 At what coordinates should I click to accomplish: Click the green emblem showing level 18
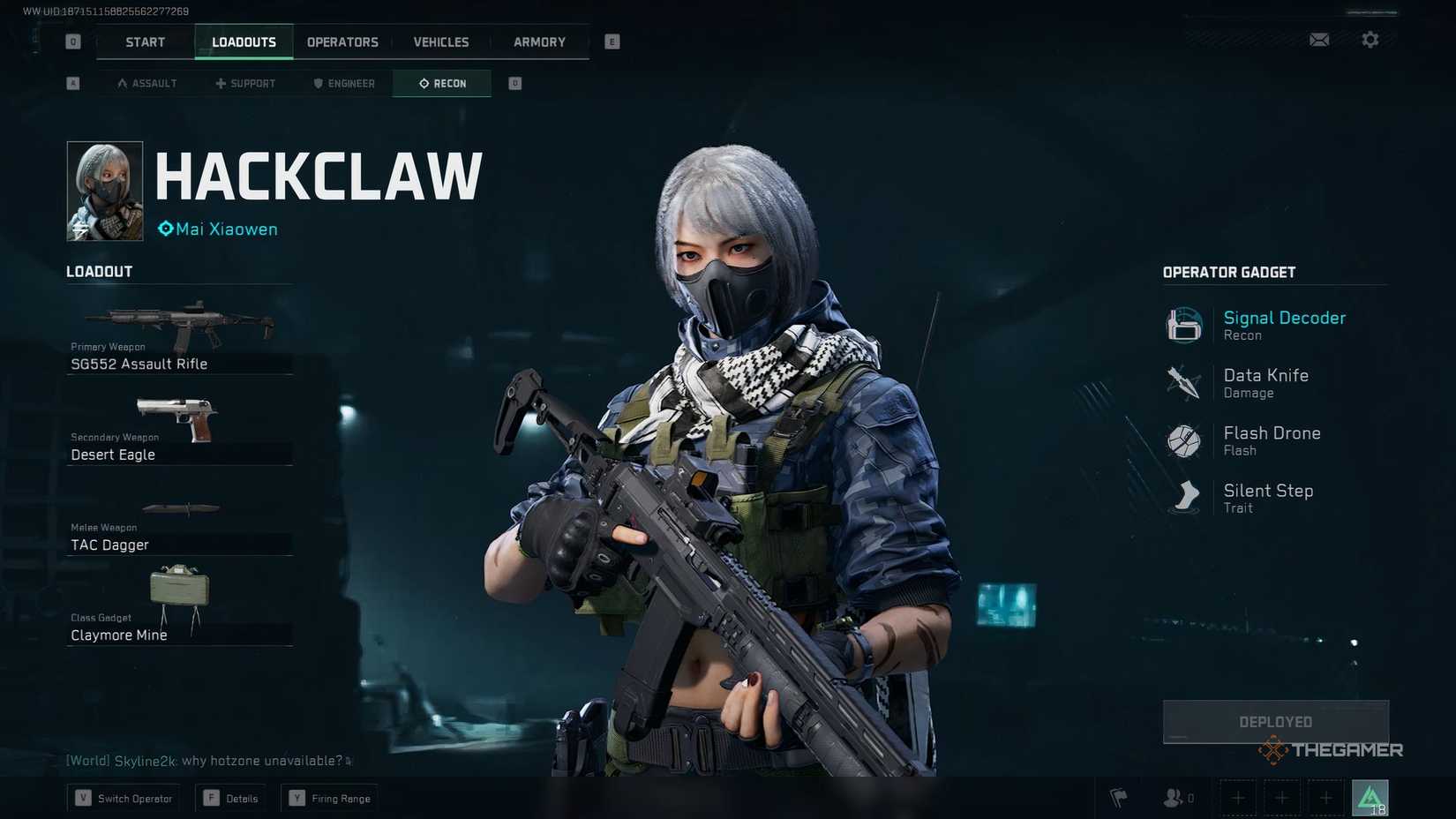(1370, 797)
